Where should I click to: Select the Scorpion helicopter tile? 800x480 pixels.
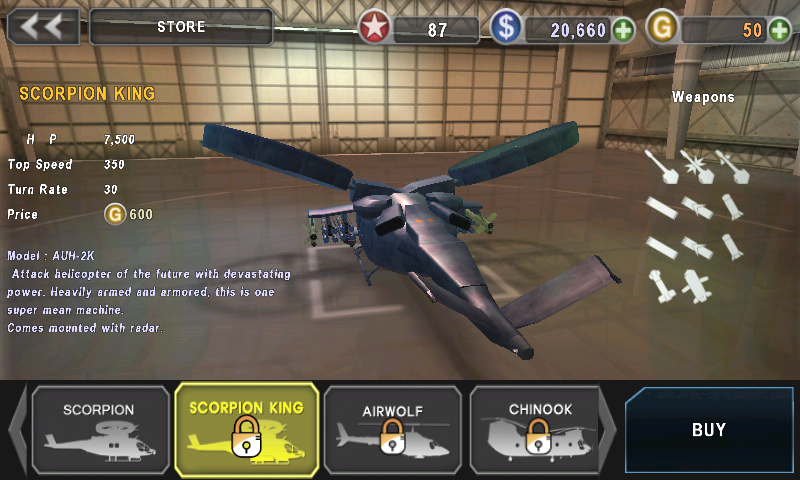[99, 430]
